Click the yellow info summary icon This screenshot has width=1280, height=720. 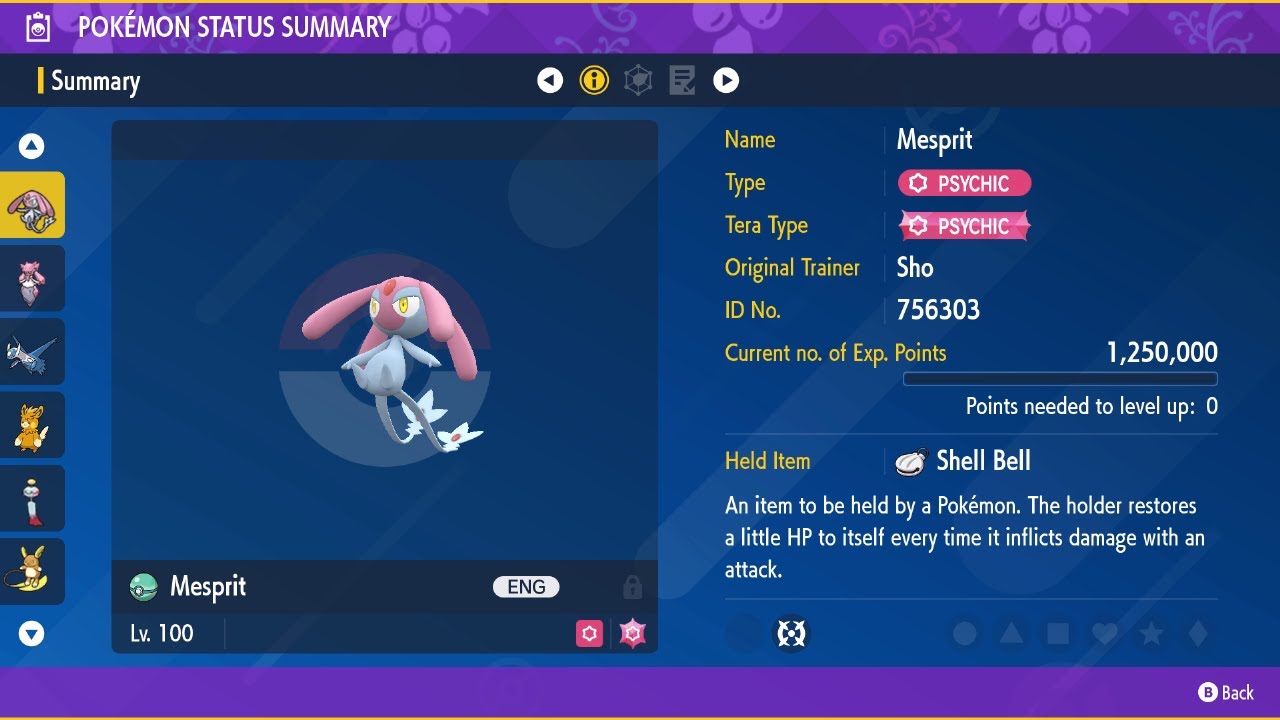click(x=594, y=80)
